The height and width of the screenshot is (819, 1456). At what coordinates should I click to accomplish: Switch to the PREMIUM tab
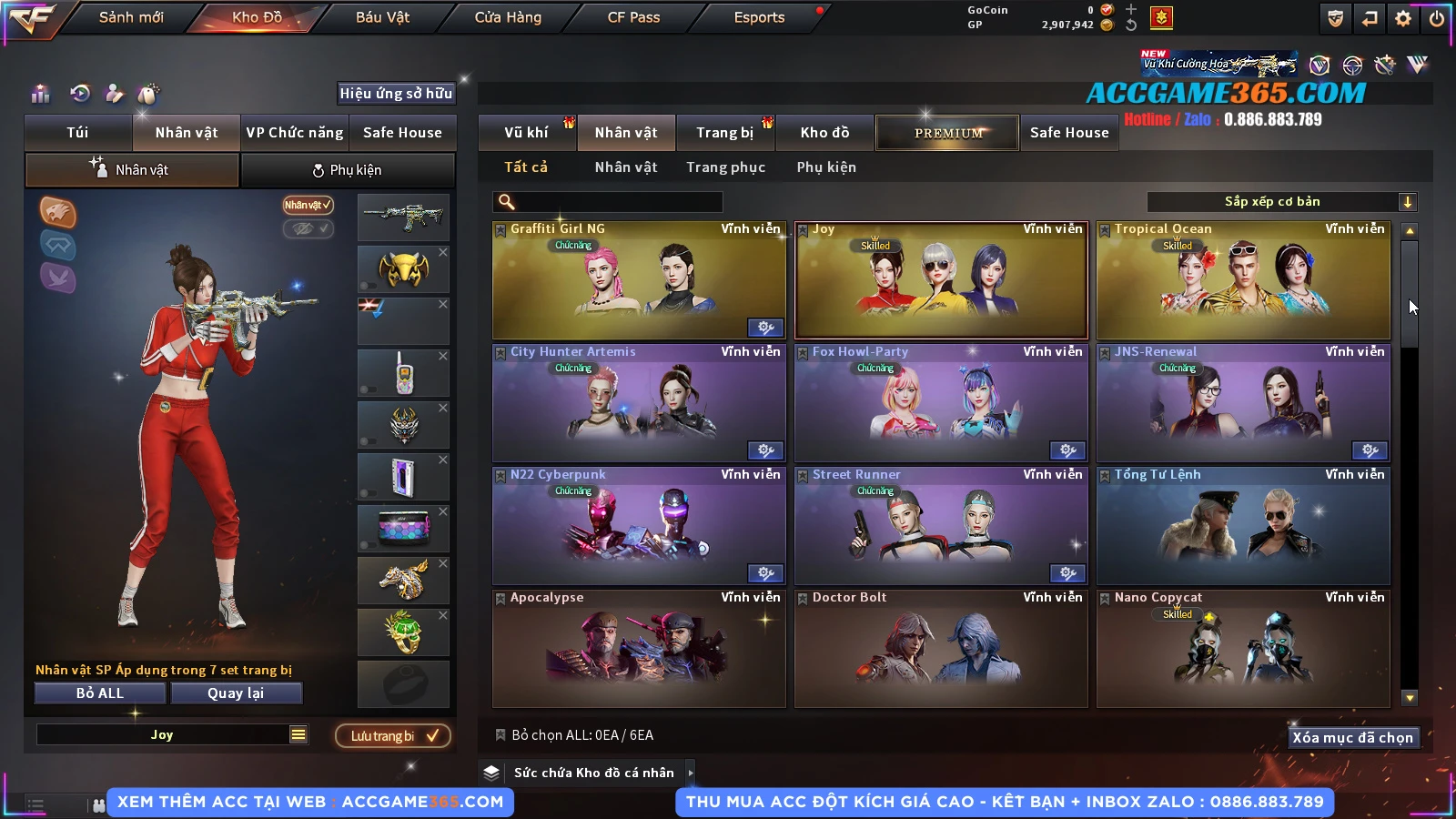(947, 133)
